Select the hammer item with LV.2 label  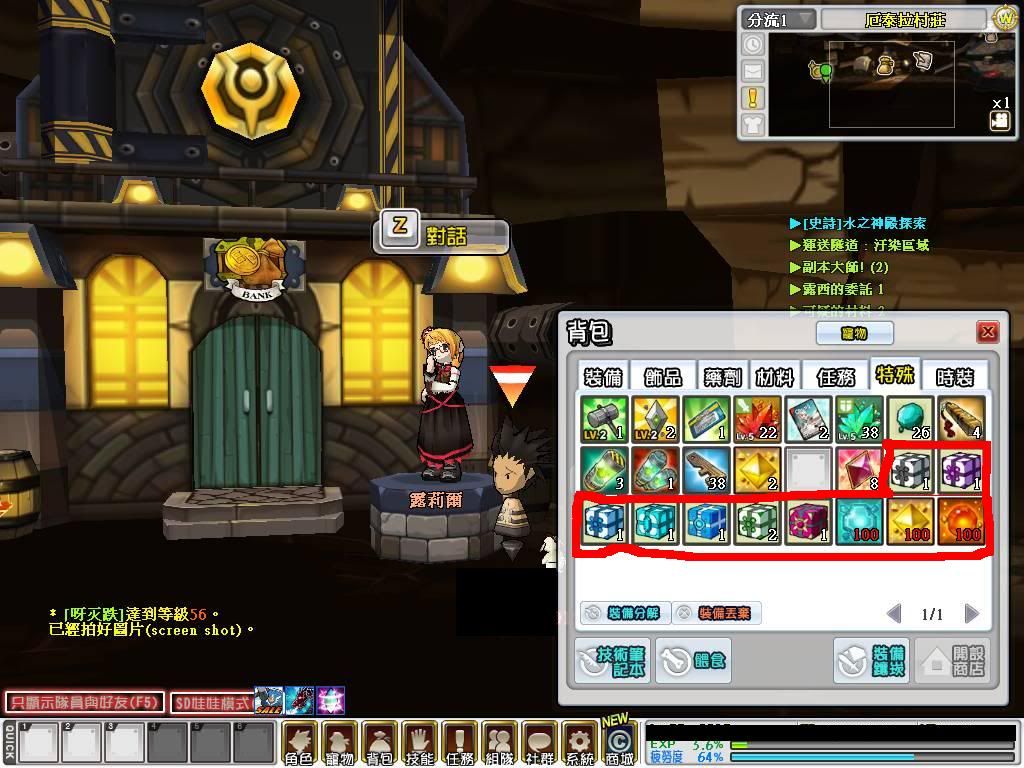click(x=603, y=419)
